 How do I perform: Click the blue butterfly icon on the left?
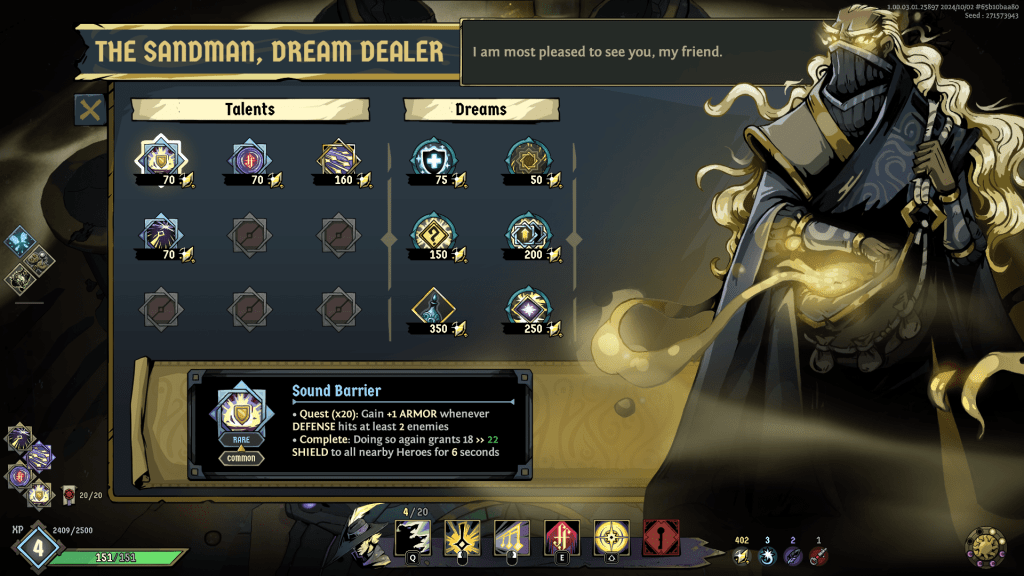(x=20, y=243)
